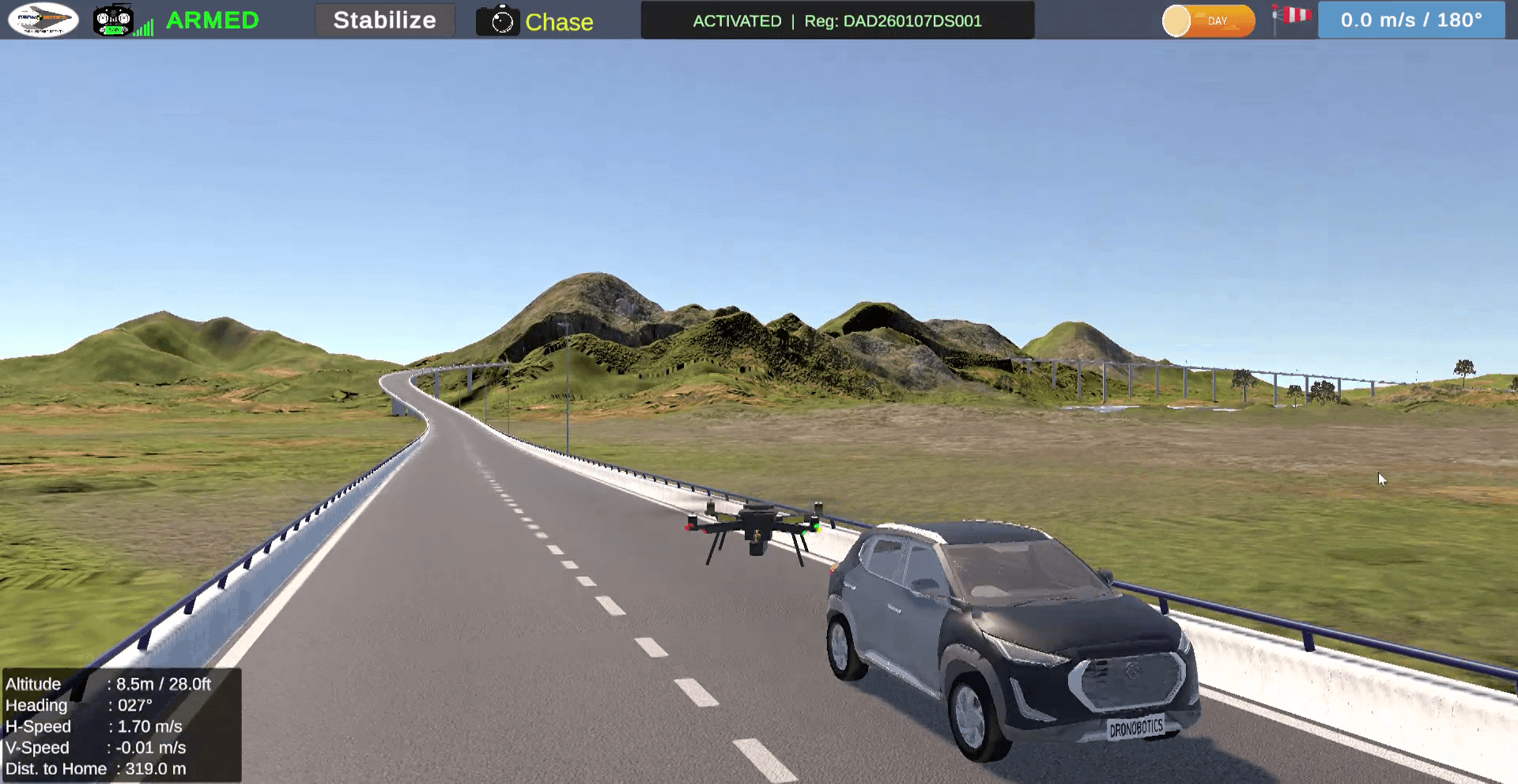Expand the wind speed display options
Image resolution: width=1518 pixels, height=784 pixels.
pos(1412,20)
